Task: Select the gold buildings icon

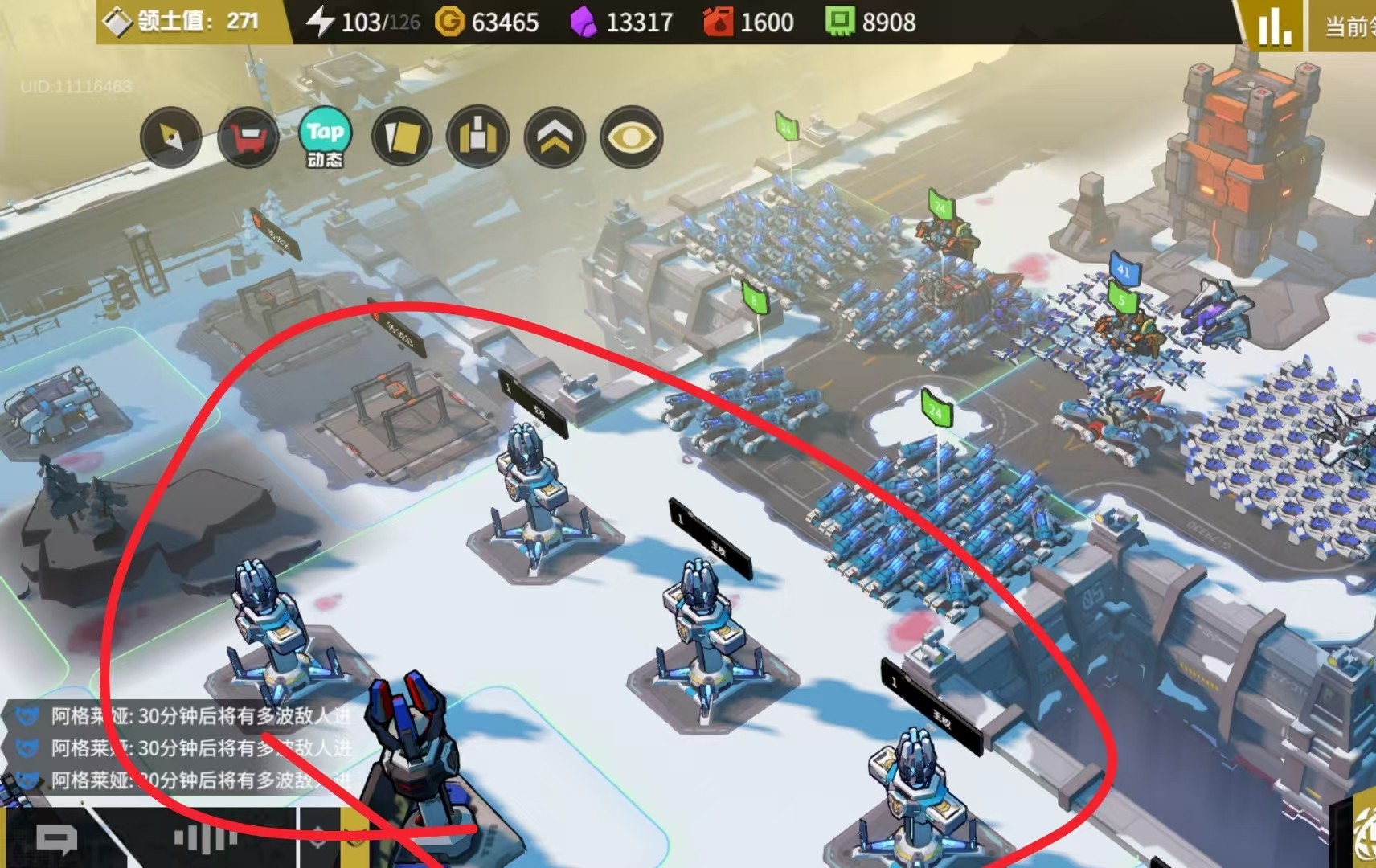Action: (x=478, y=137)
